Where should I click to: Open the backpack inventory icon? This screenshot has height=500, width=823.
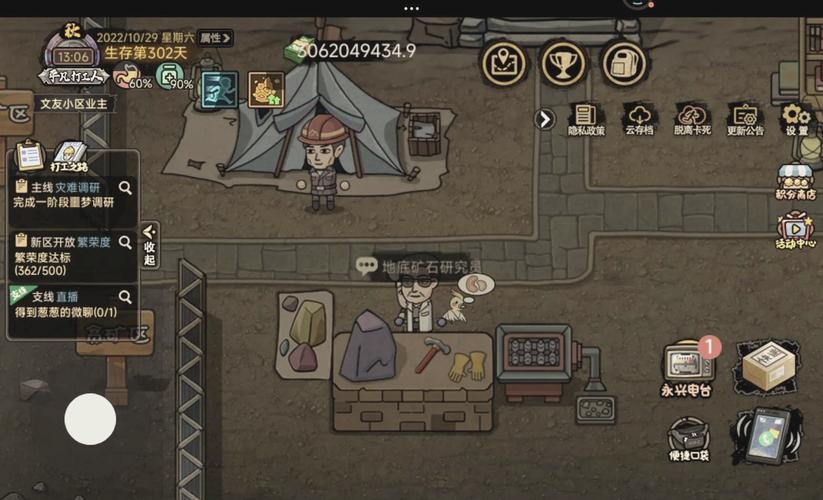pyautogui.click(x=625, y=64)
